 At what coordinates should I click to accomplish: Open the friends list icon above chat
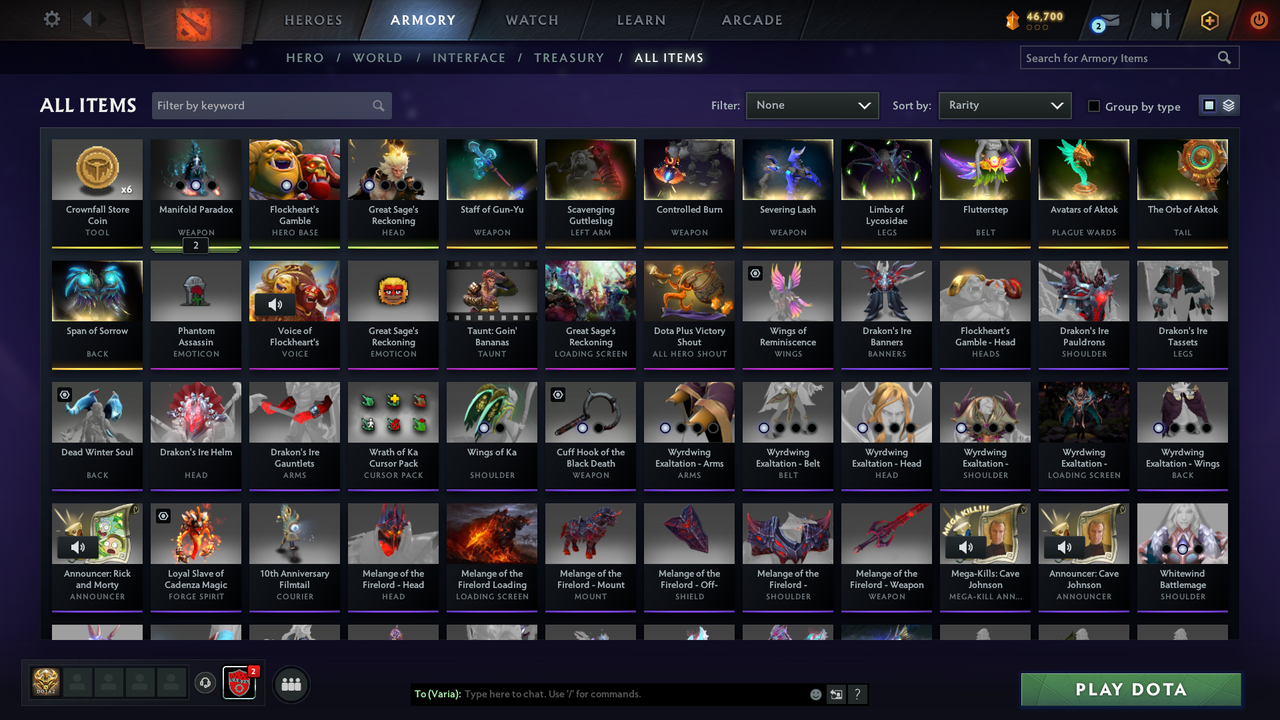tap(291, 684)
